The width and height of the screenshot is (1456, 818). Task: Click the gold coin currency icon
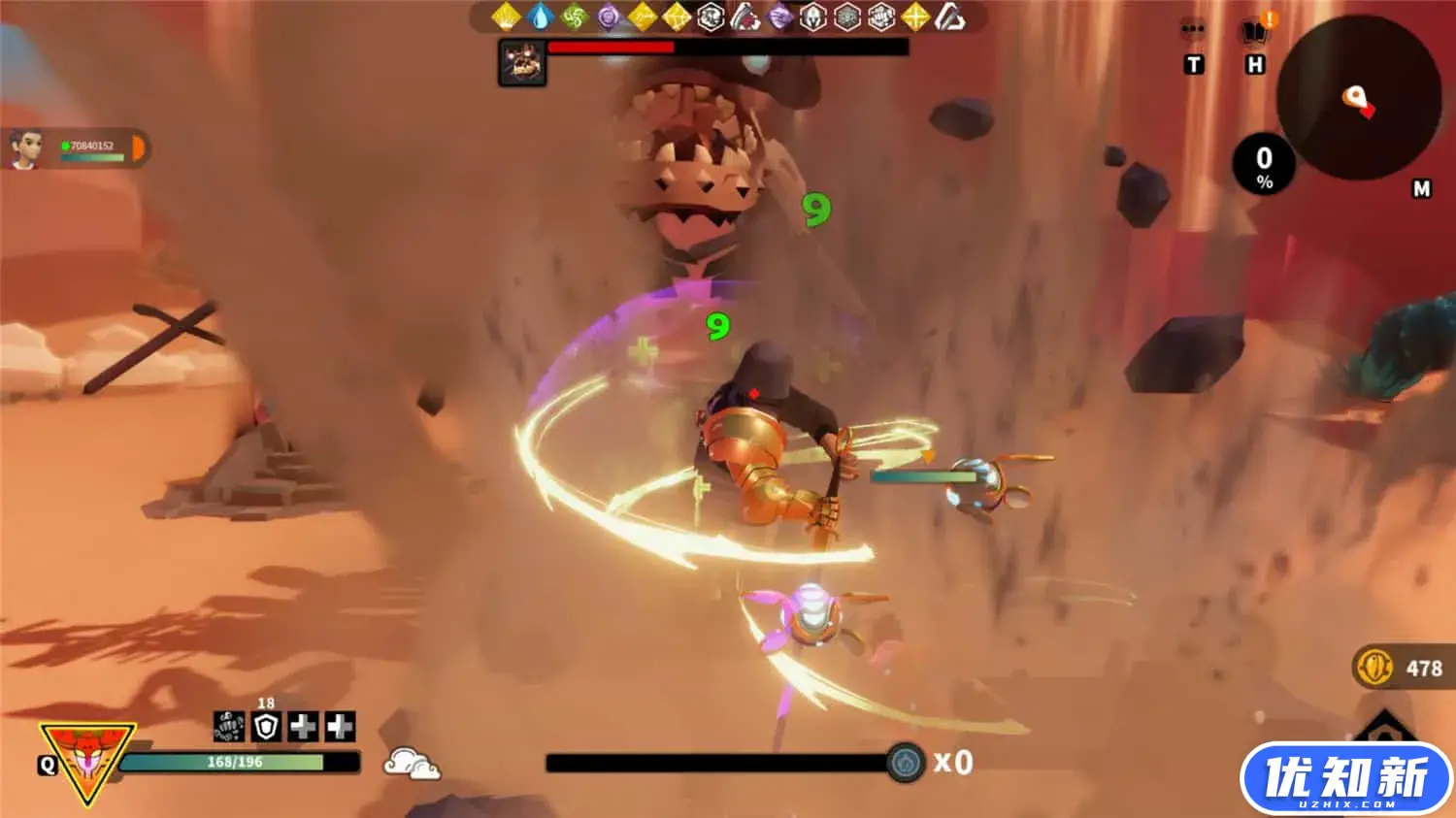coord(1374,668)
